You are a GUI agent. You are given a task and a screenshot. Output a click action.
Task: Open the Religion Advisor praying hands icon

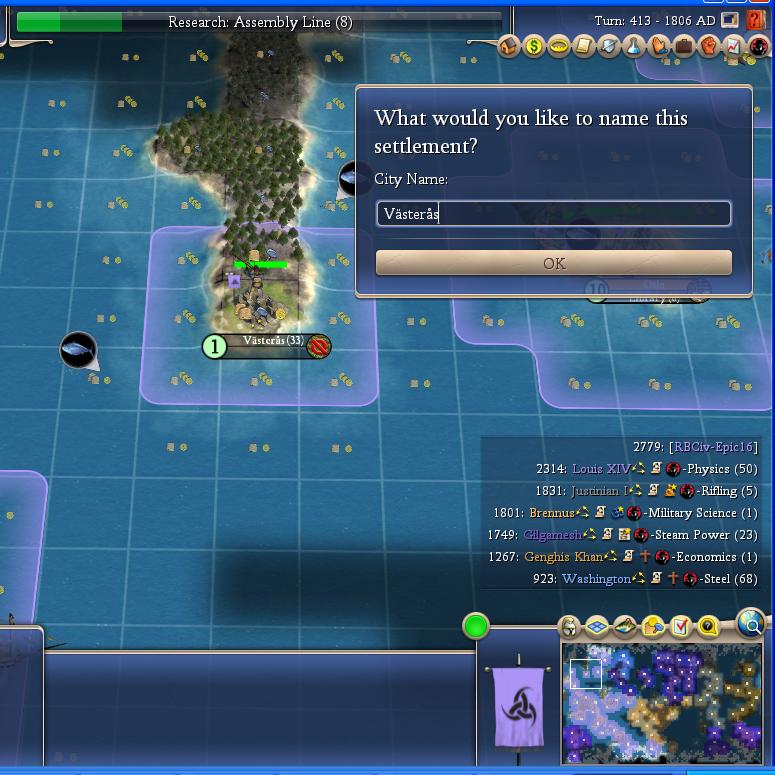pos(659,46)
